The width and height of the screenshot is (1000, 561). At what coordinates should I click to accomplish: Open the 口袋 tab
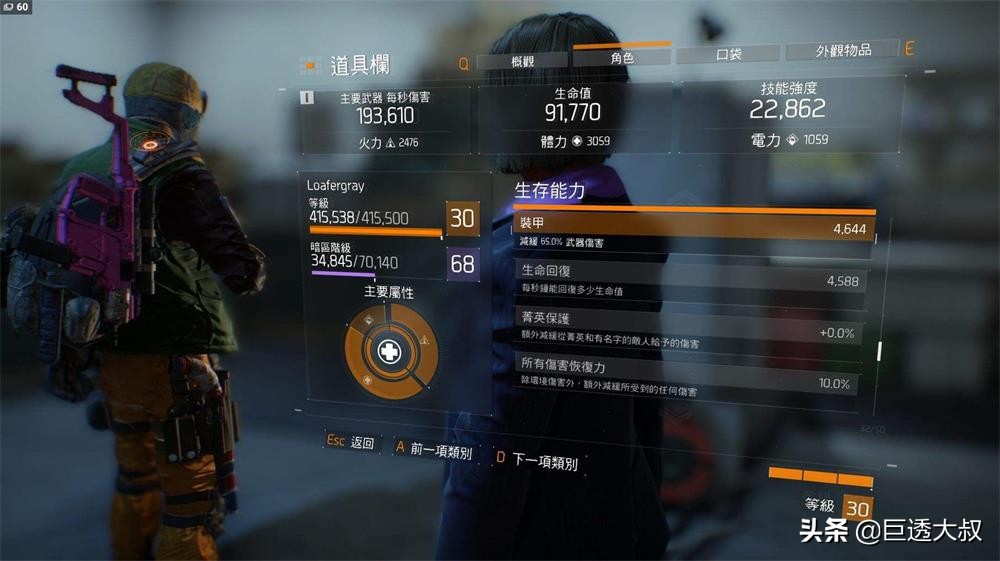click(x=728, y=54)
